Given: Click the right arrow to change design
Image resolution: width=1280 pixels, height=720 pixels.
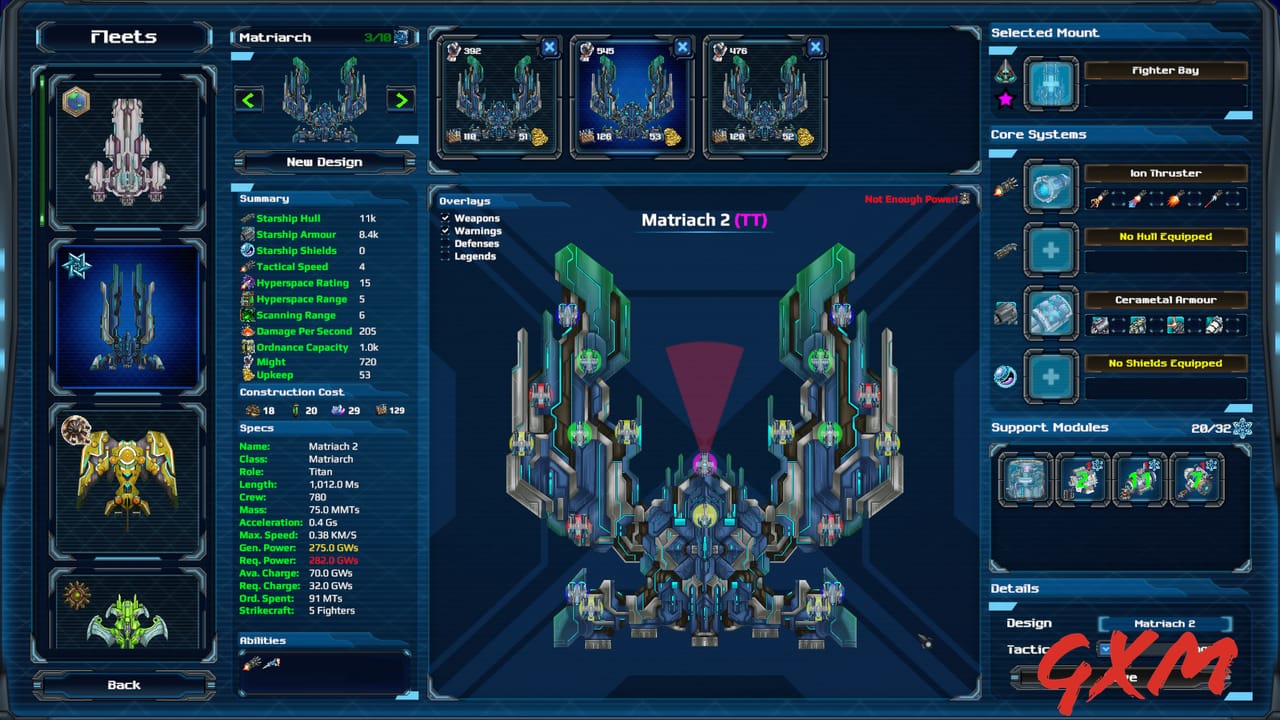Looking at the screenshot, I should click(x=399, y=100).
